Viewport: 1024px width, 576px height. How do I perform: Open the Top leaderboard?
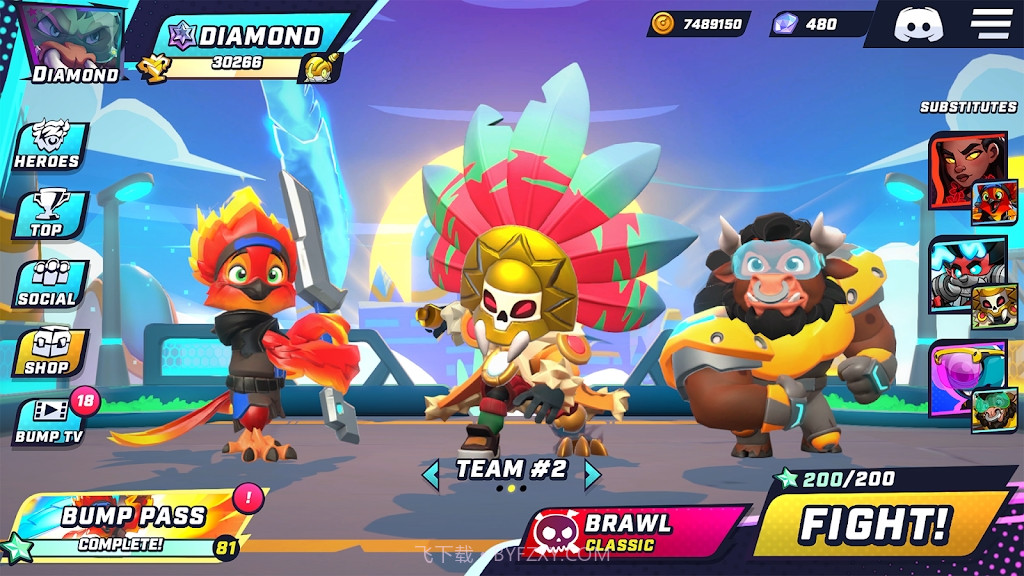coord(47,214)
